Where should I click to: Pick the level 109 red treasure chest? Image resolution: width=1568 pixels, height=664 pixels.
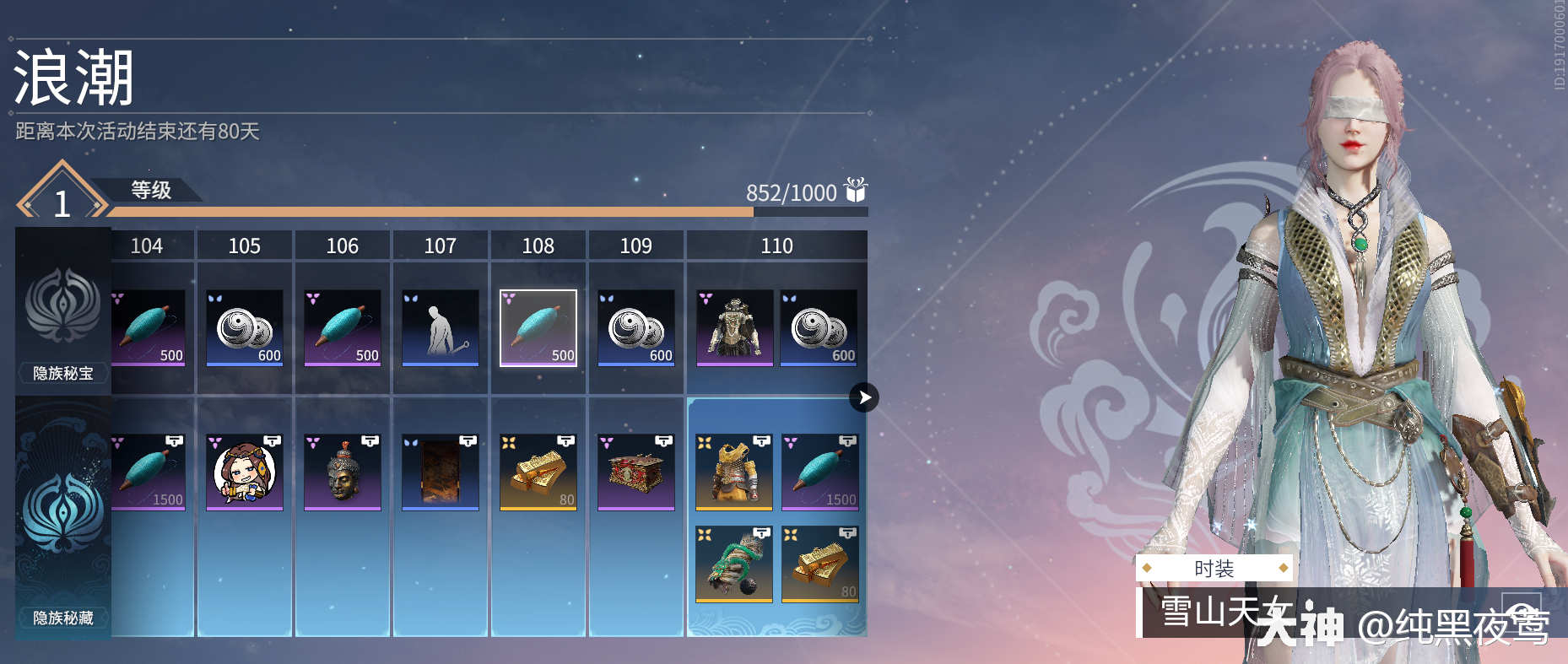(x=636, y=472)
